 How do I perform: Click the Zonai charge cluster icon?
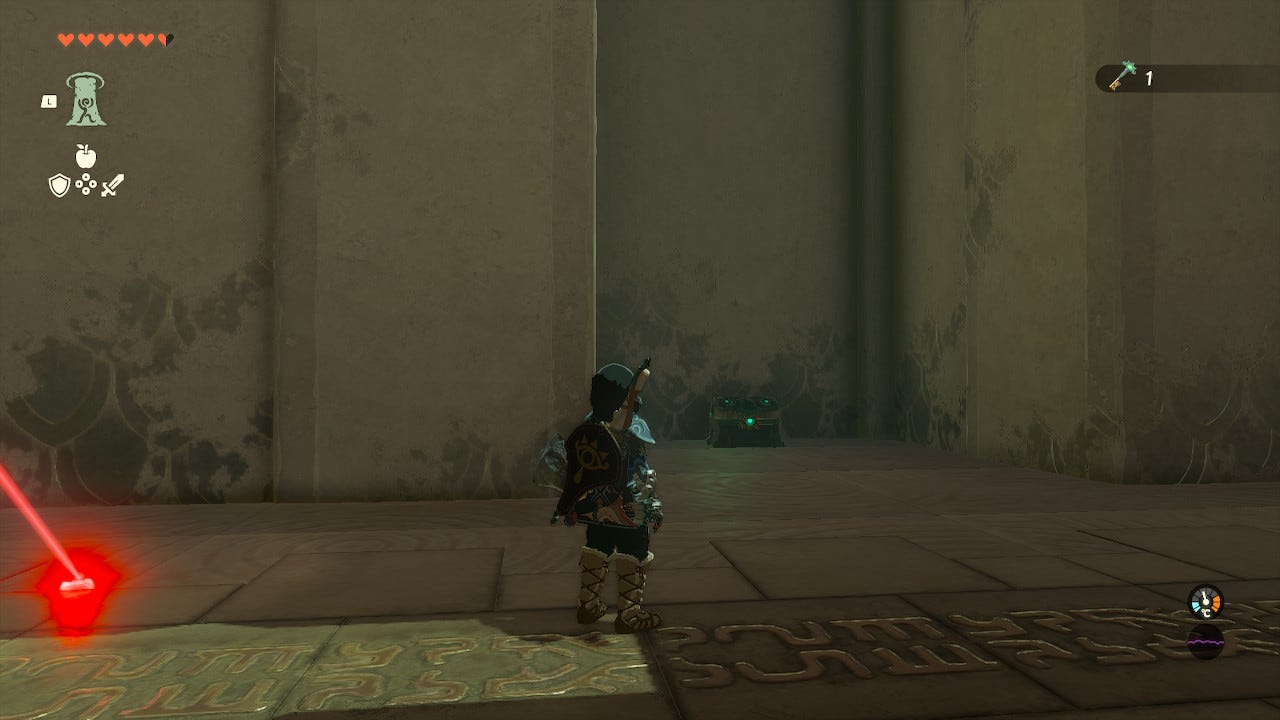pyautogui.click(x=86, y=184)
